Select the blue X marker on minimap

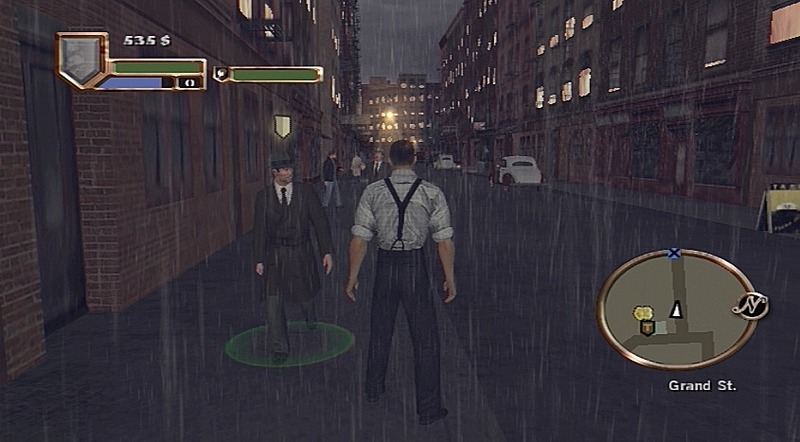[x=674, y=254]
